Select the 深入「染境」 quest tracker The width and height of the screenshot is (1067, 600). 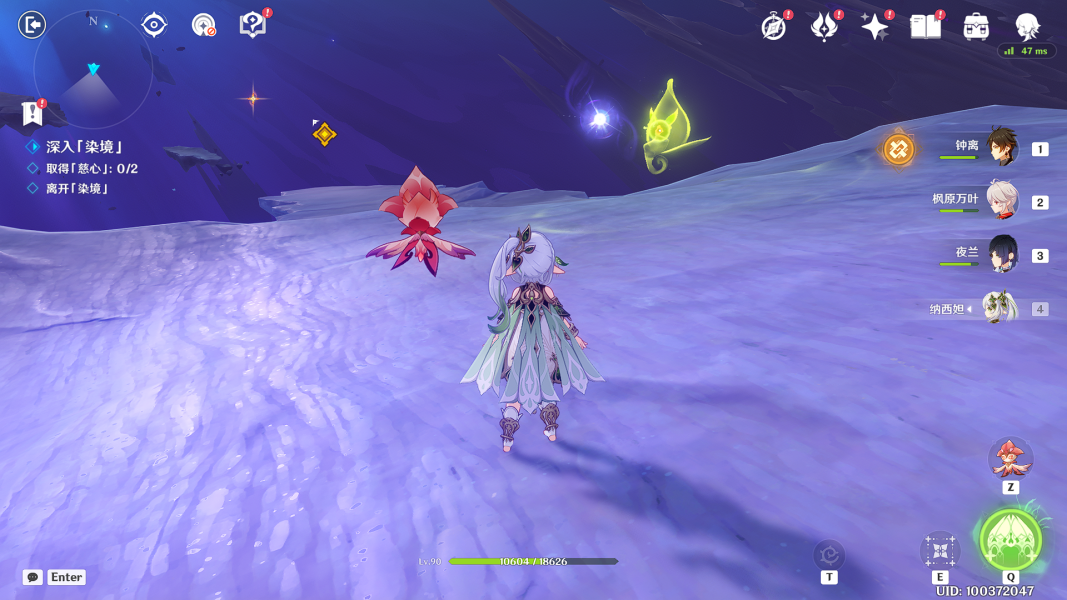pos(83,147)
